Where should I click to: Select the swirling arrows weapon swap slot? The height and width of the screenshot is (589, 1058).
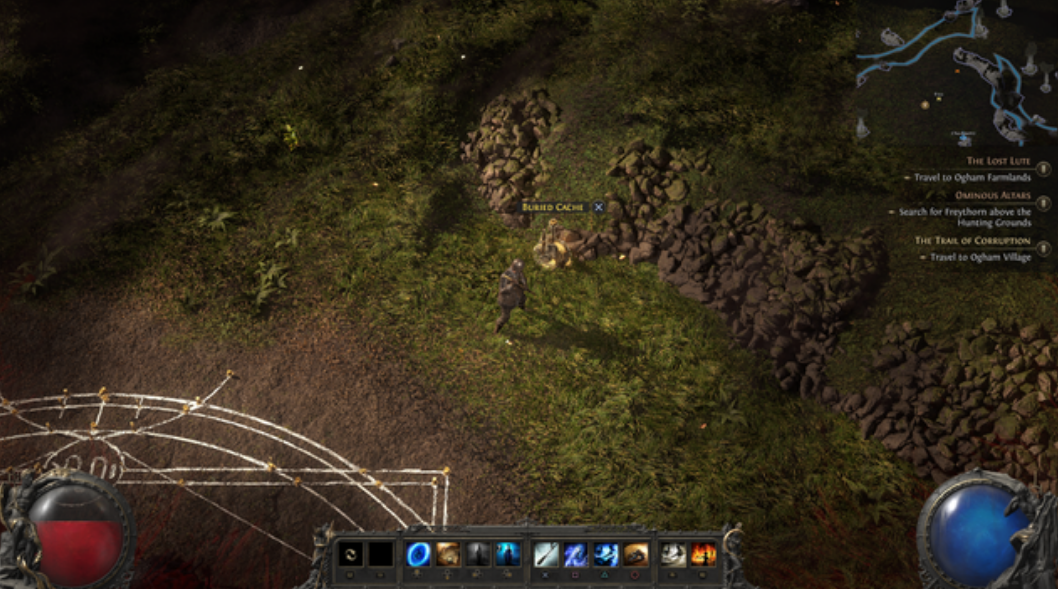351,553
